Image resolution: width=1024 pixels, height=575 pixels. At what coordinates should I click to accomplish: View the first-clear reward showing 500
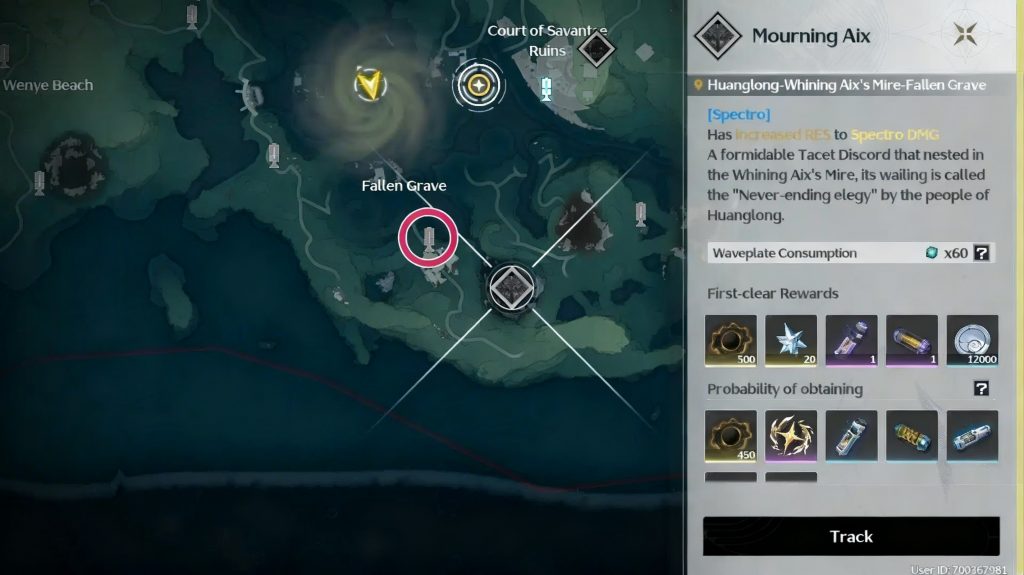coord(731,340)
